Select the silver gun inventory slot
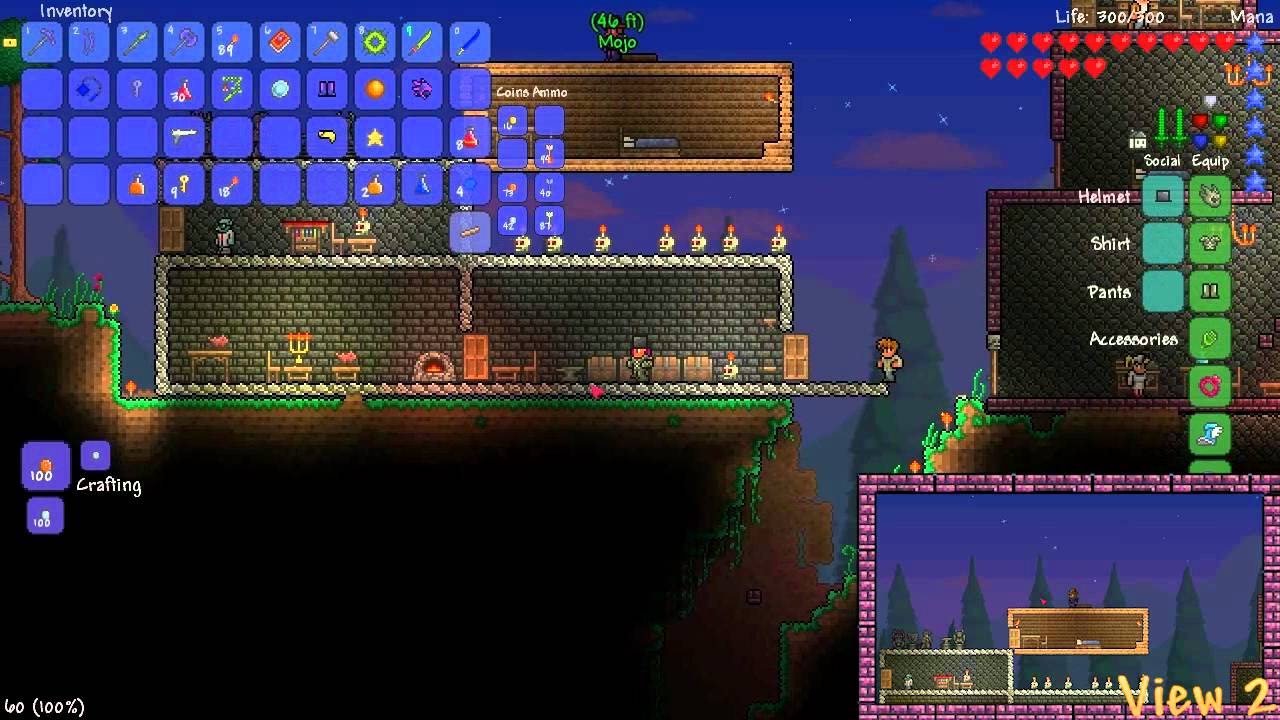The width and height of the screenshot is (1280, 720). coord(184,137)
